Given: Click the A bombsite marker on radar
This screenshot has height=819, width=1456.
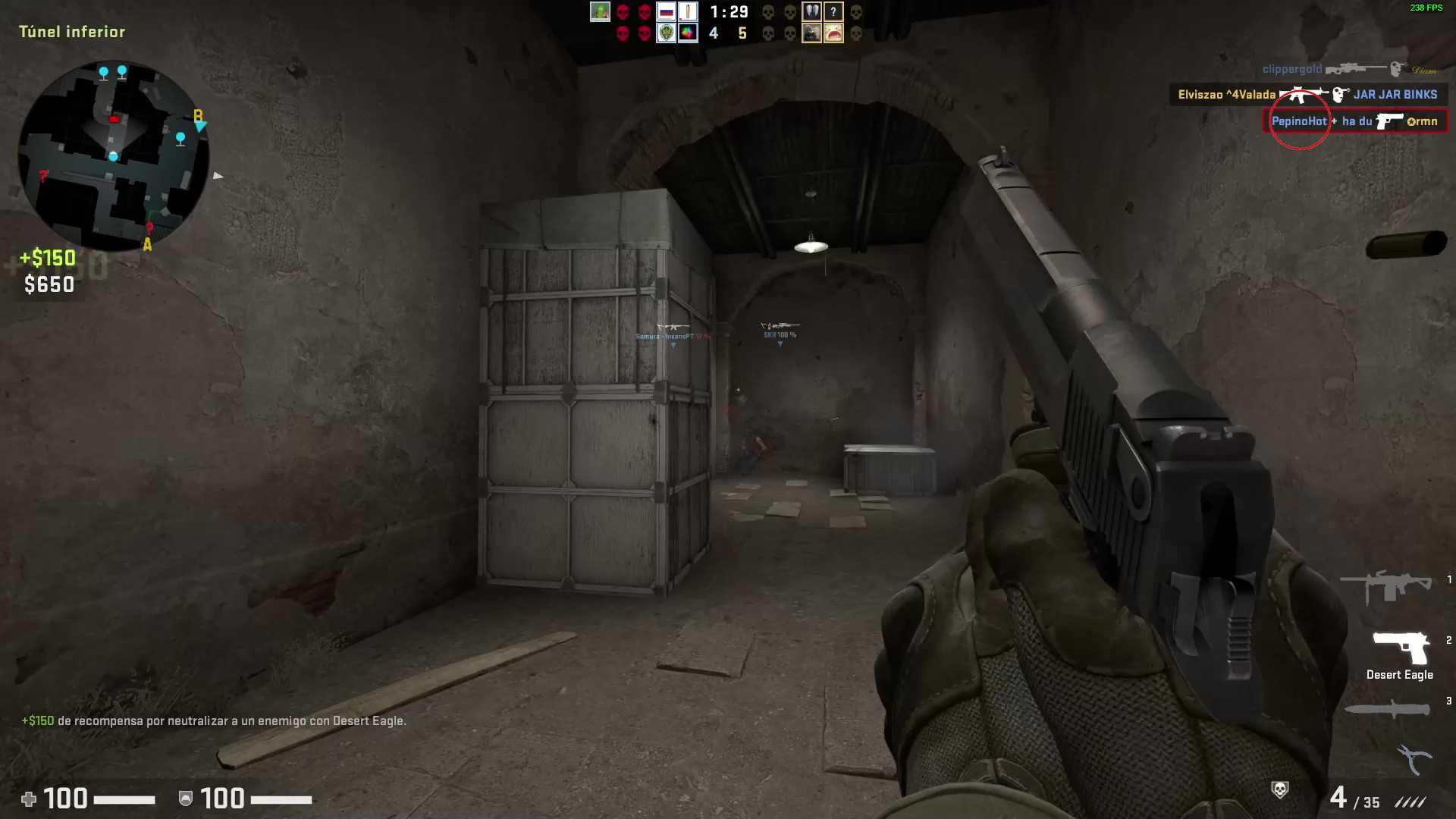Looking at the screenshot, I should [x=147, y=245].
